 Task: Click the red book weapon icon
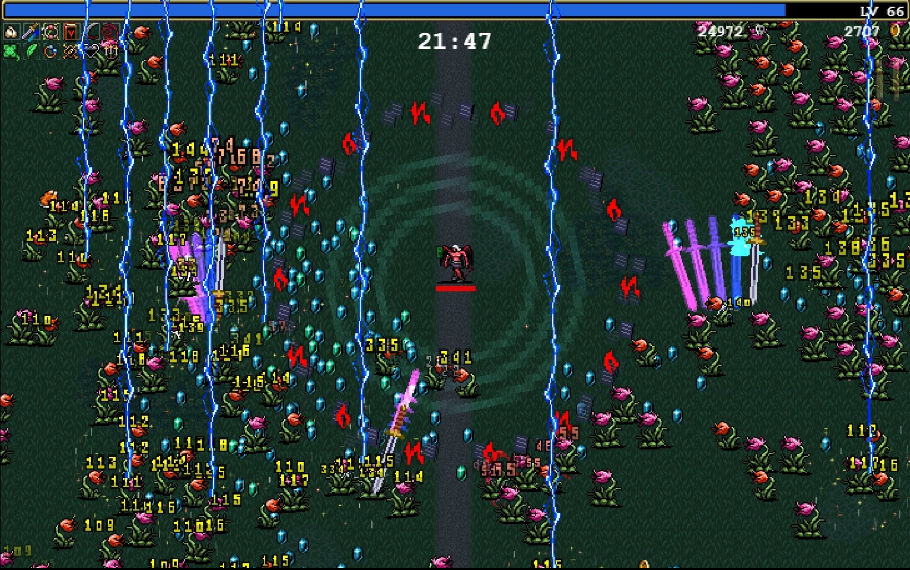pos(70,32)
